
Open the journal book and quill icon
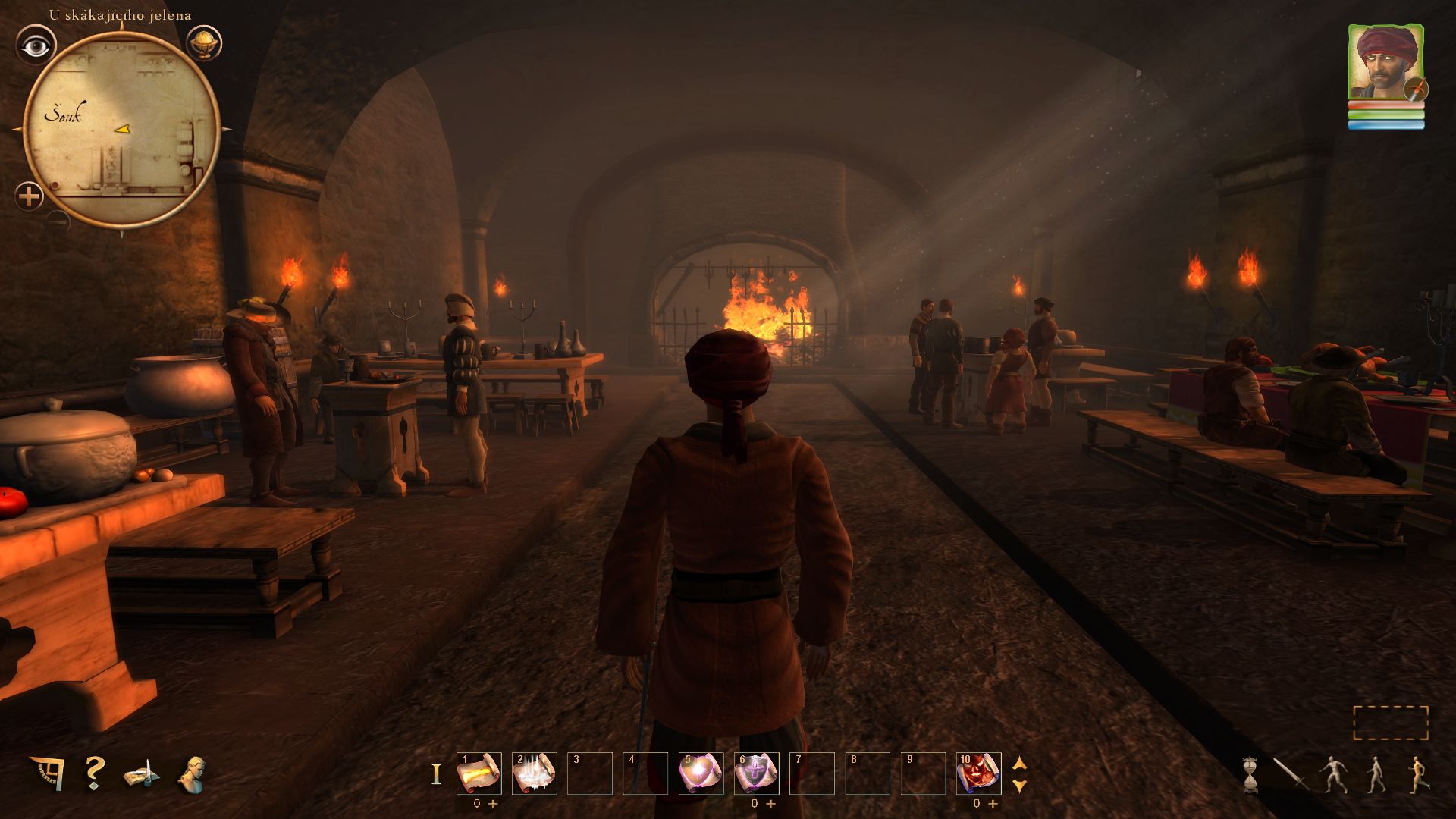141,775
